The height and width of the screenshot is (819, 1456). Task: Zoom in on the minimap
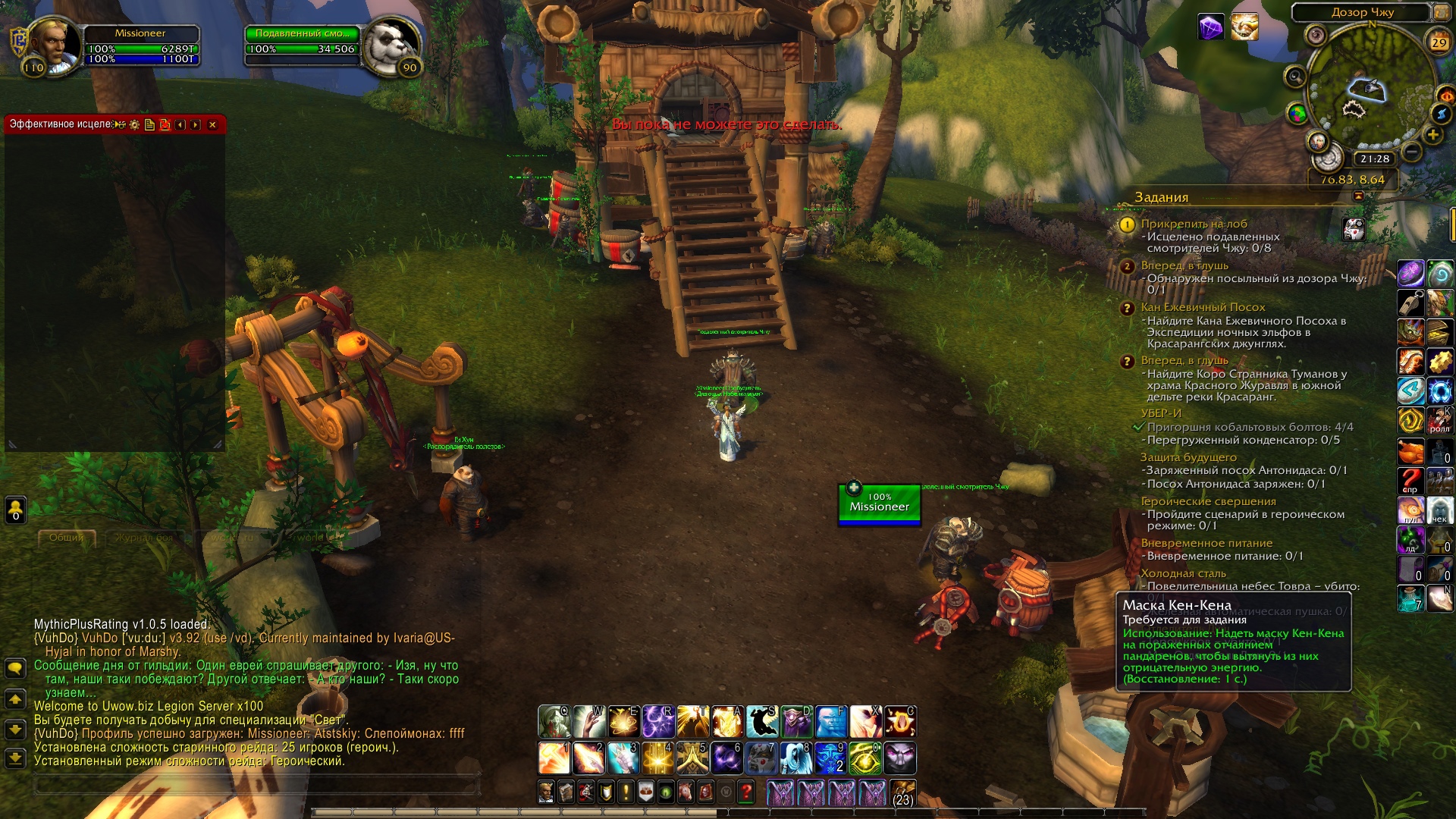coord(1432,135)
